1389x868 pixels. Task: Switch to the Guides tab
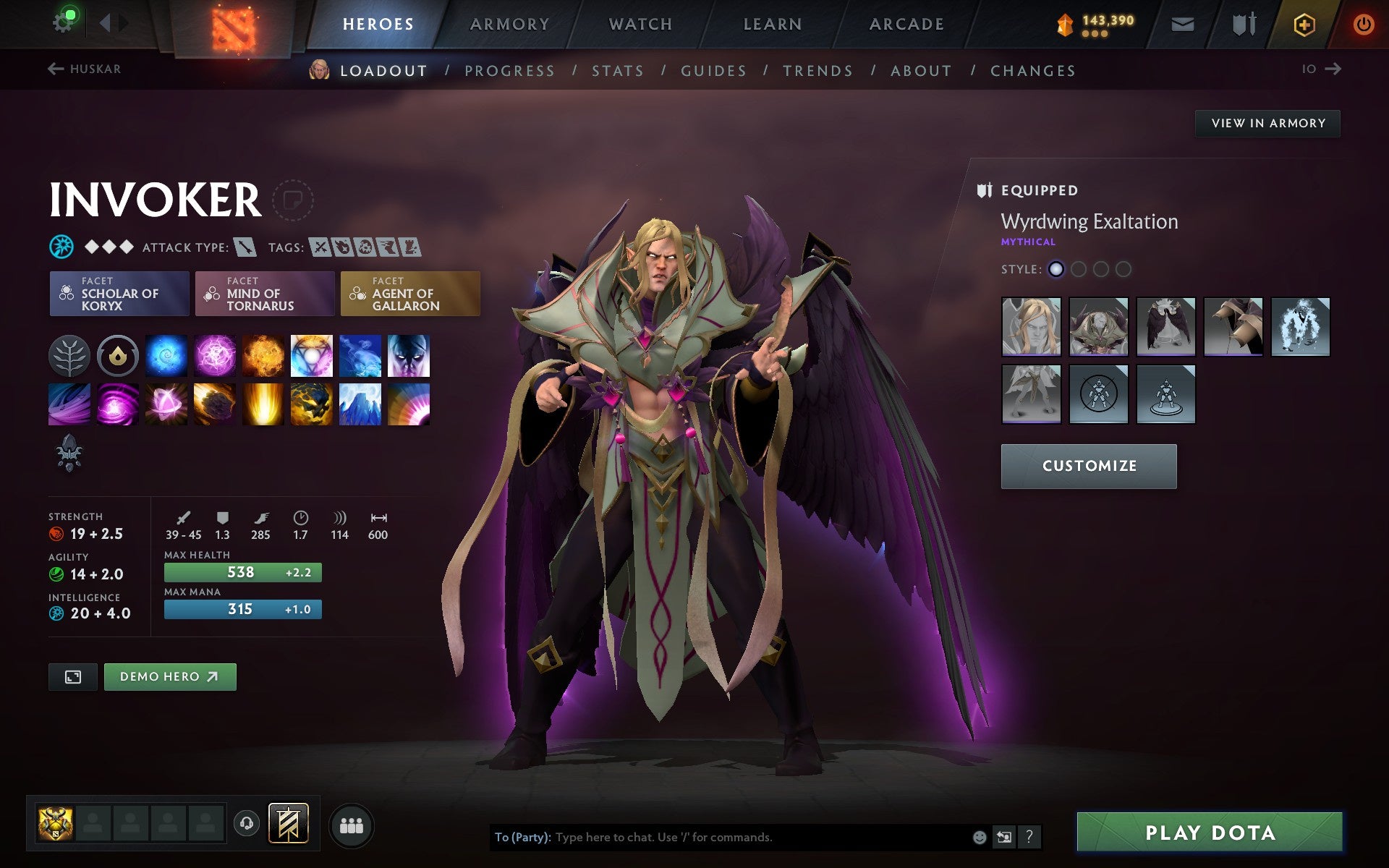[x=713, y=70]
